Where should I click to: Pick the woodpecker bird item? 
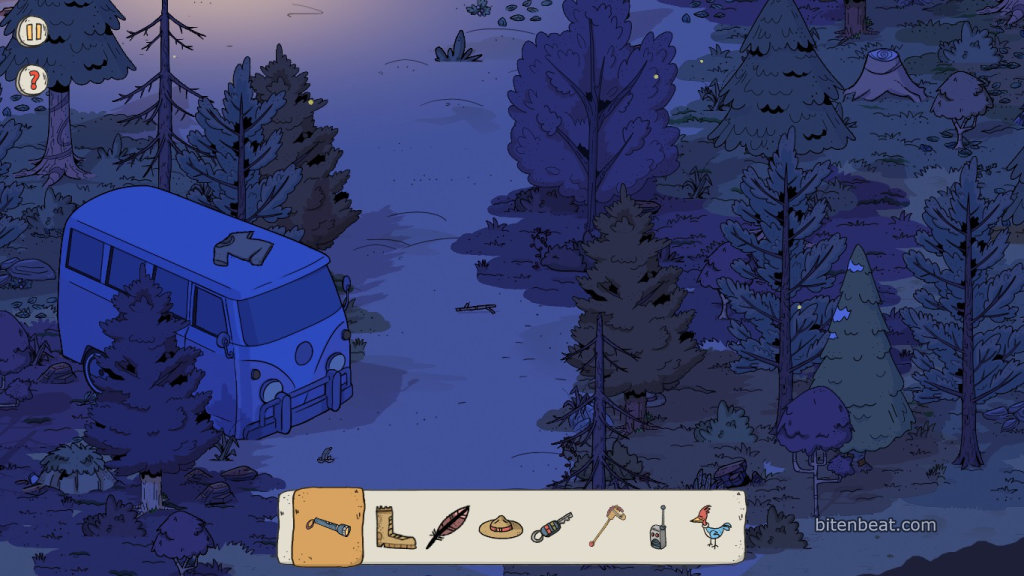(712, 526)
